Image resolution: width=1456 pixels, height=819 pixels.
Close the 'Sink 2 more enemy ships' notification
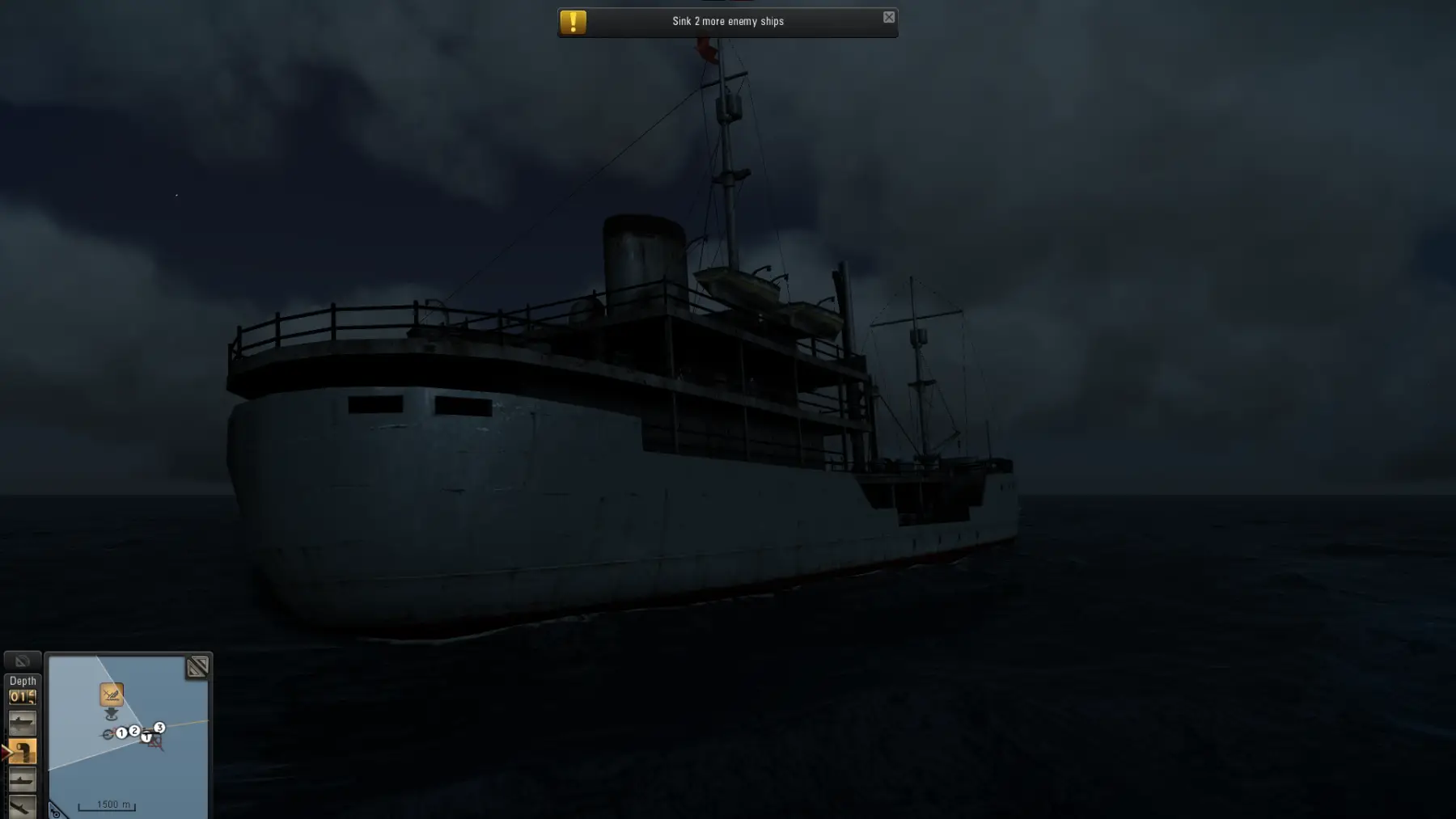(x=888, y=17)
